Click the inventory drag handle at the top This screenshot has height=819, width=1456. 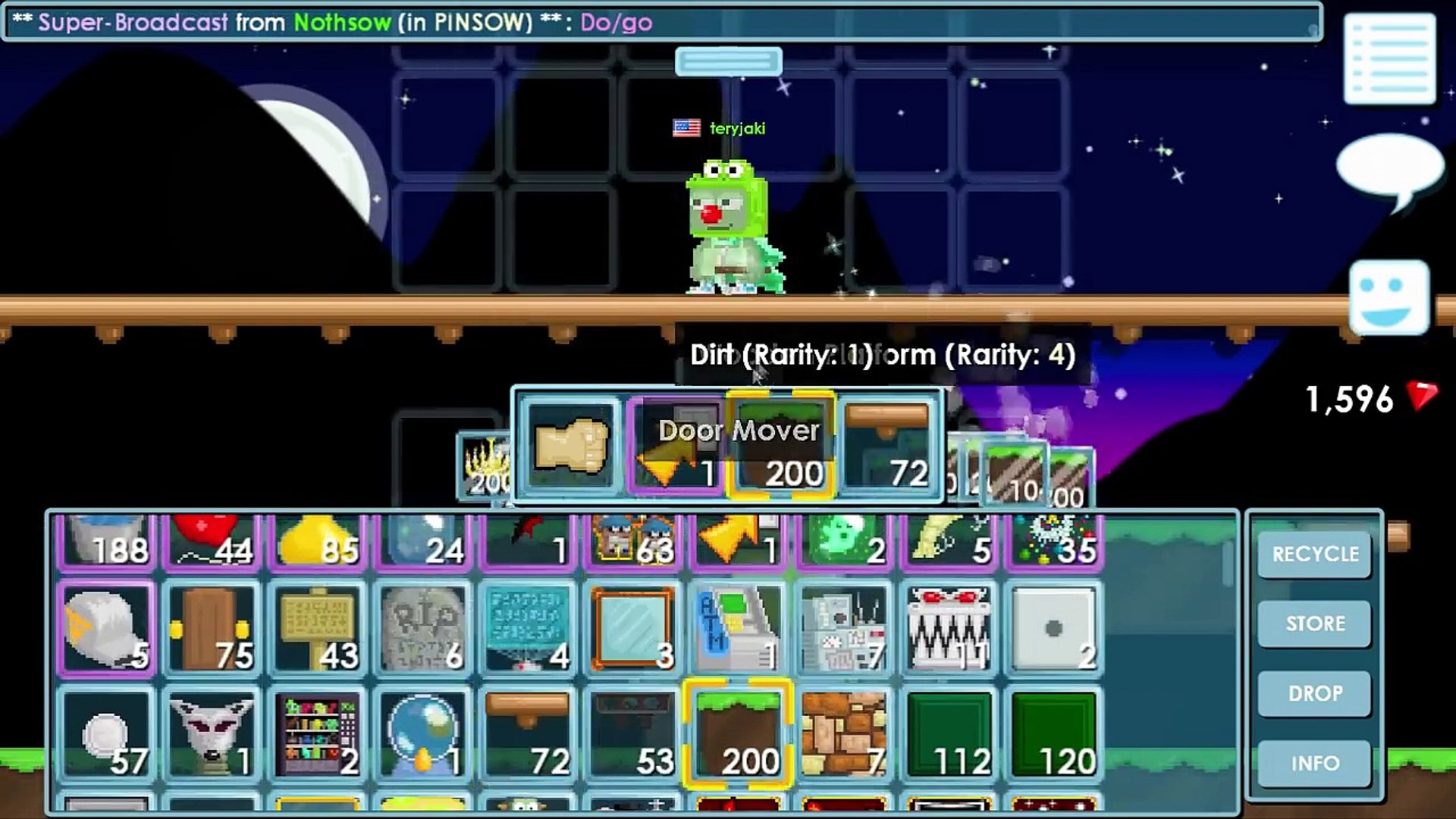point(729,61)
